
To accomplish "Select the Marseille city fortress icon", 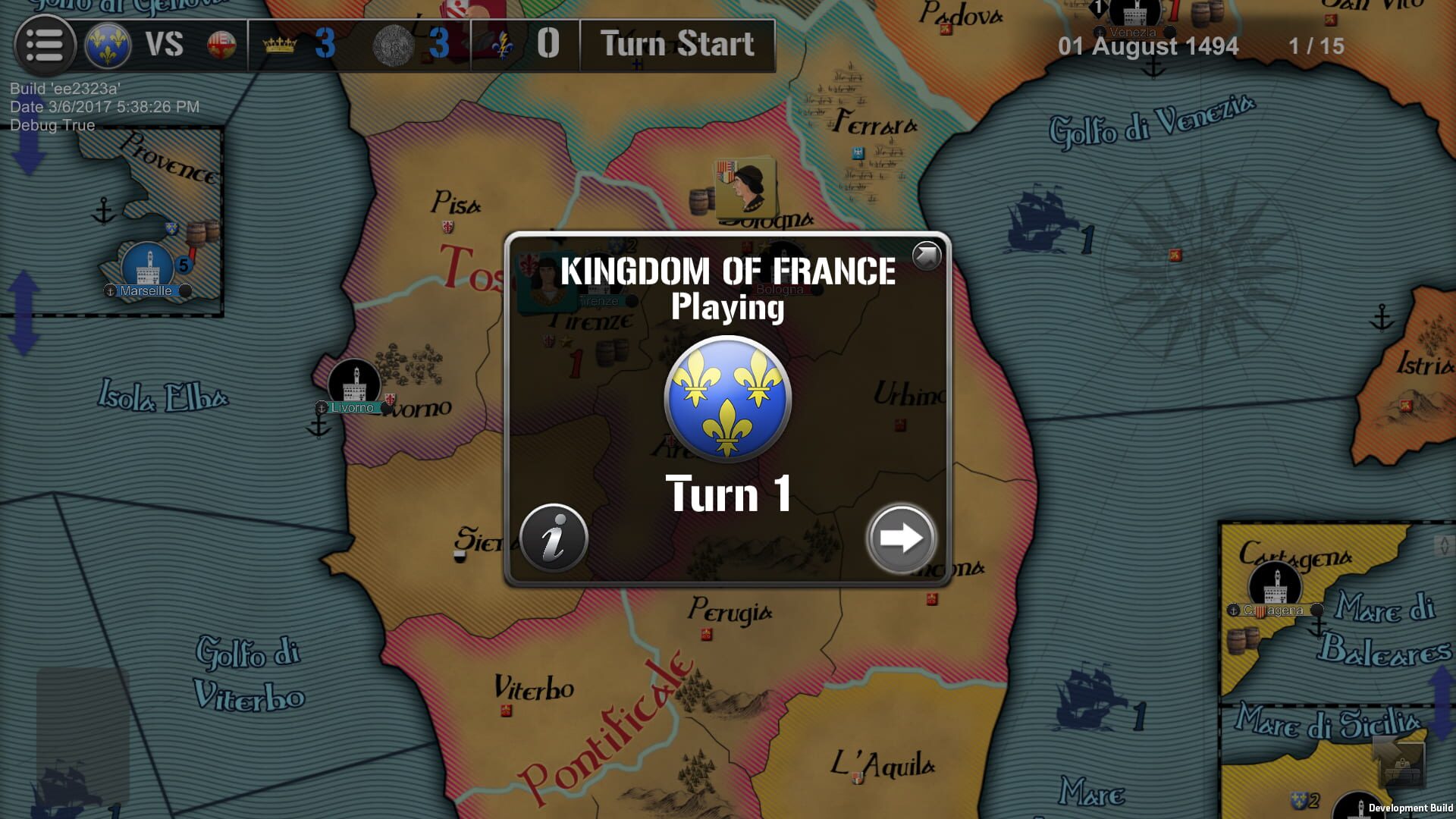I will 149,263.
